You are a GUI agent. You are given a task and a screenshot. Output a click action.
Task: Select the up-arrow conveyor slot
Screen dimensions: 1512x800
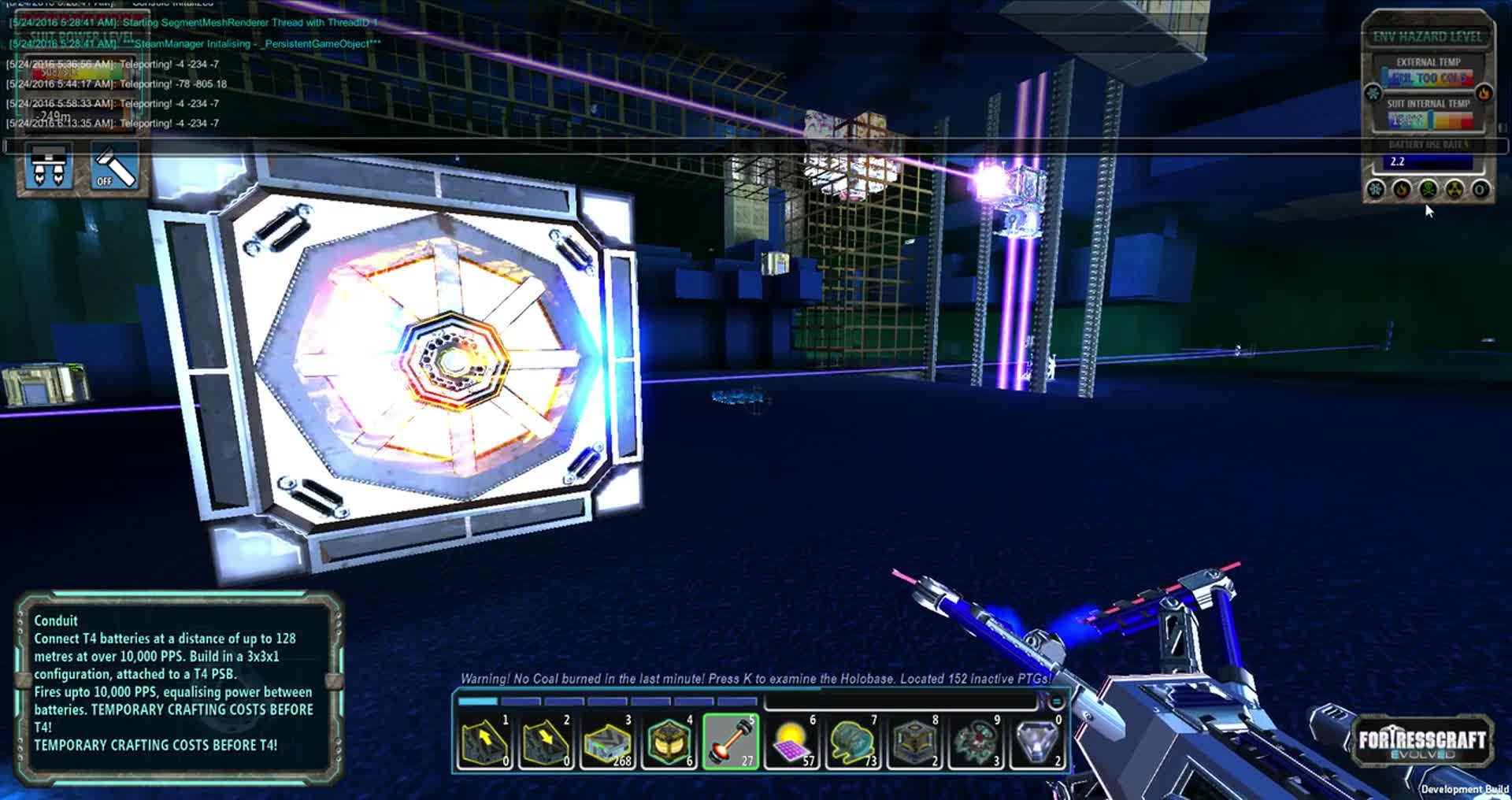tap(484, 742)
